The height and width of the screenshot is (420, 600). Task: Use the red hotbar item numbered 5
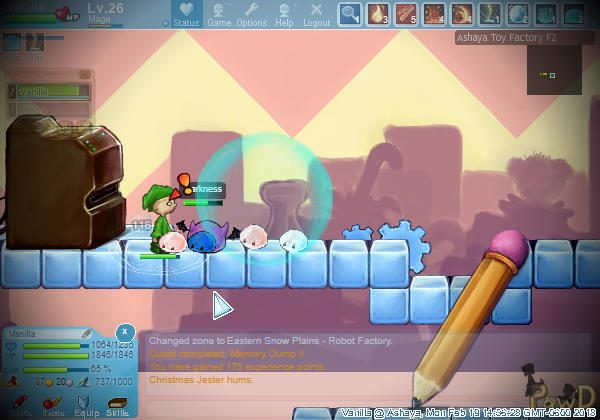pos(407,14)
